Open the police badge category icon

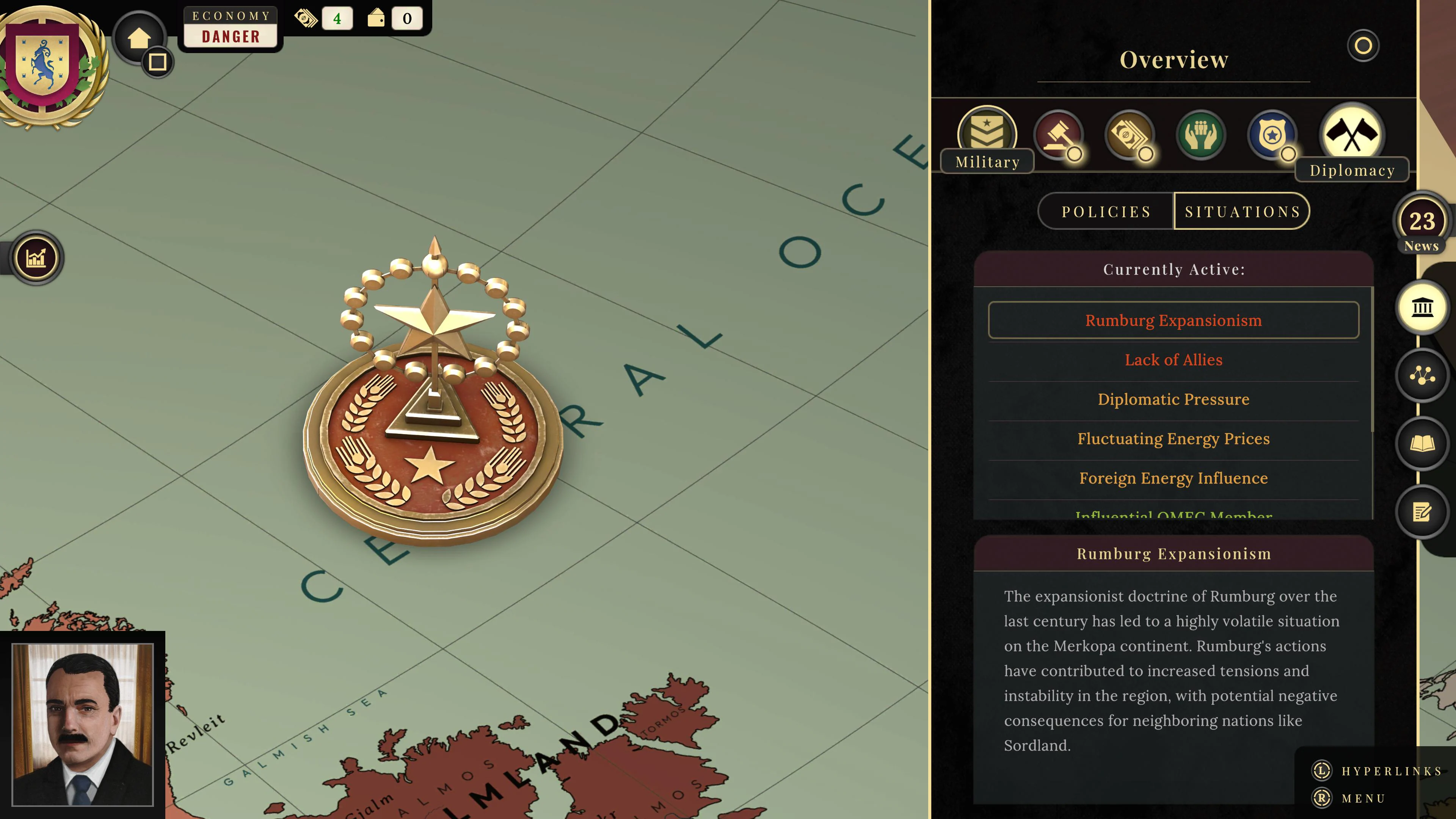1272,135
